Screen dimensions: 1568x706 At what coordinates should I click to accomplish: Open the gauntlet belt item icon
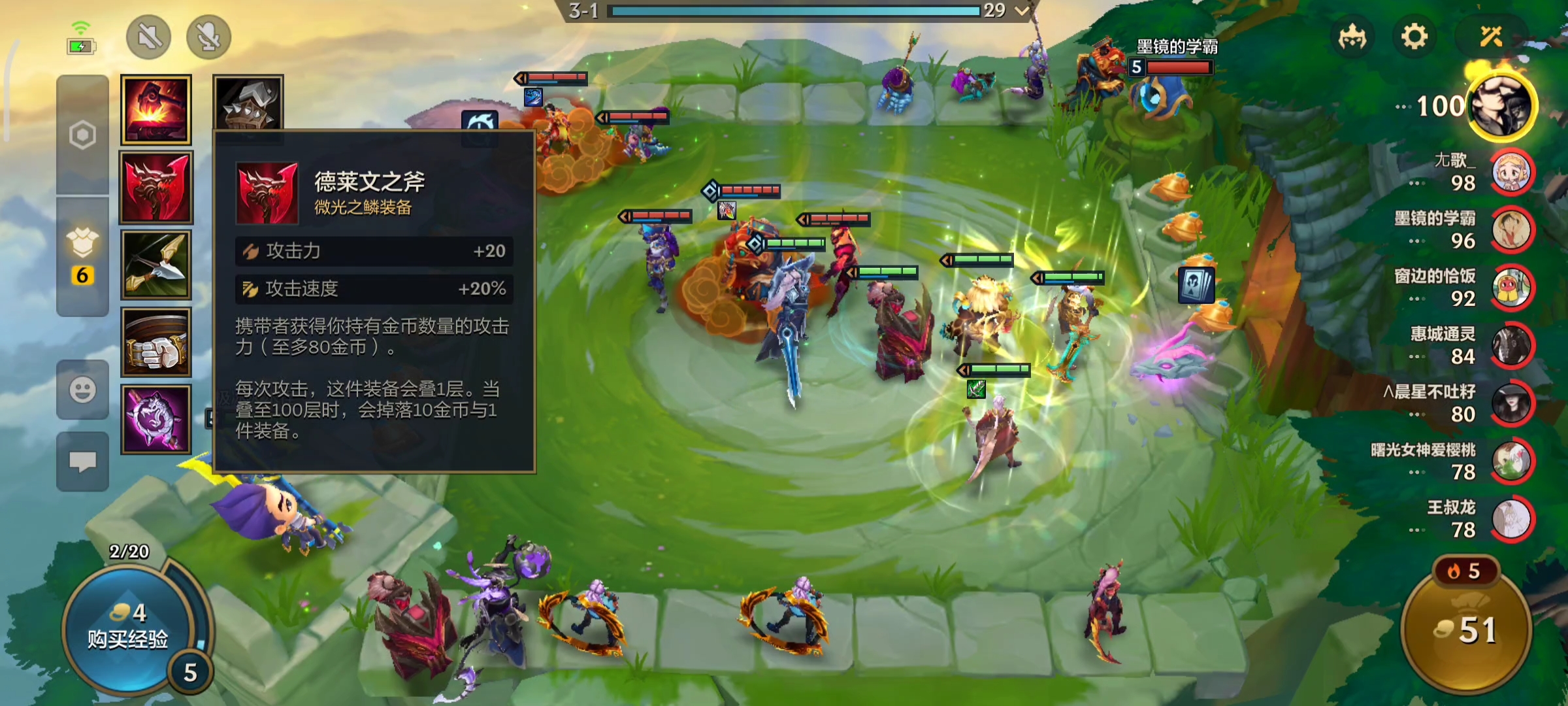coord(155,341)
